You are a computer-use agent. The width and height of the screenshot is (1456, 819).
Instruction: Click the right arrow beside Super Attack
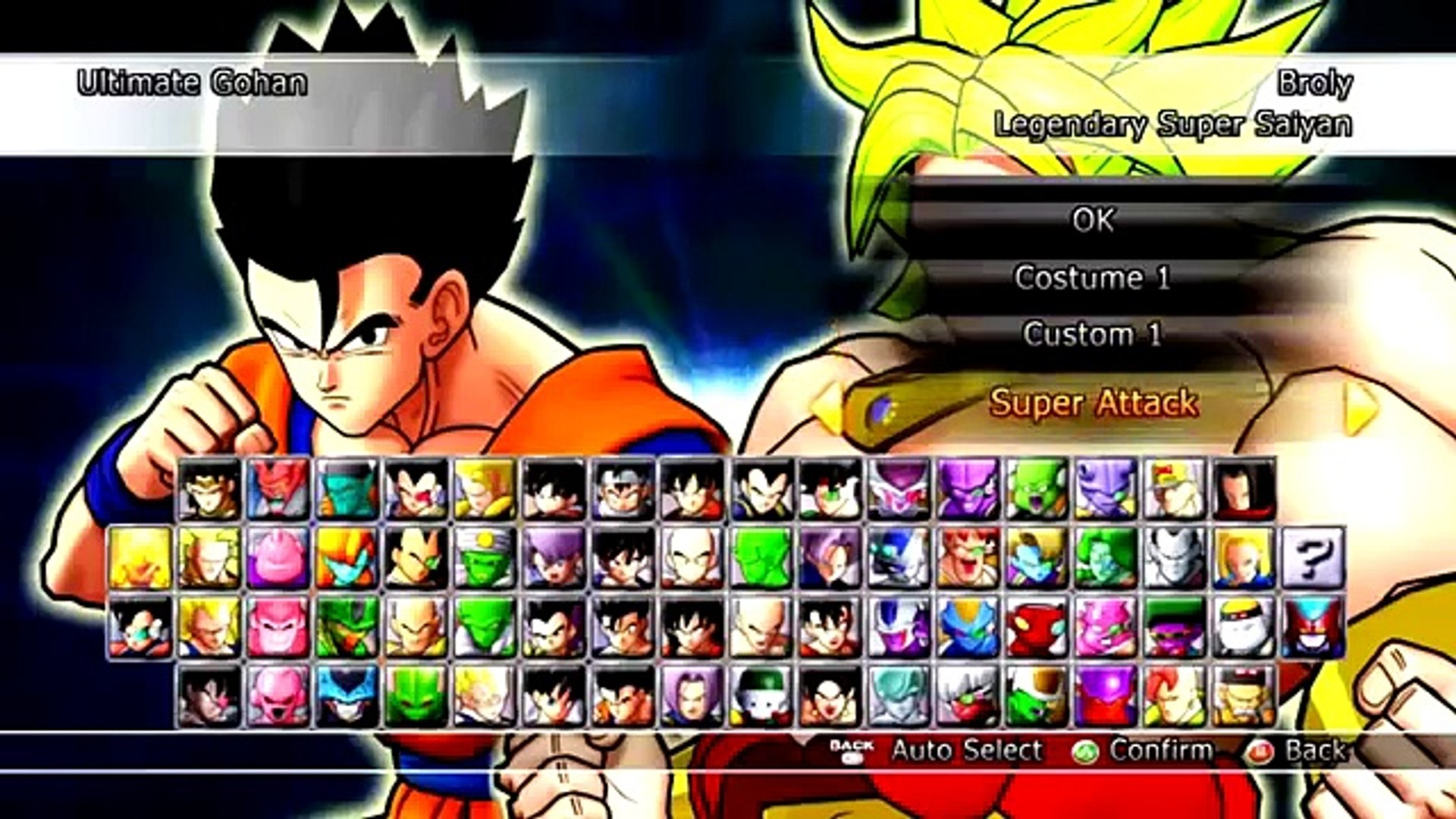coord(1361,408)
